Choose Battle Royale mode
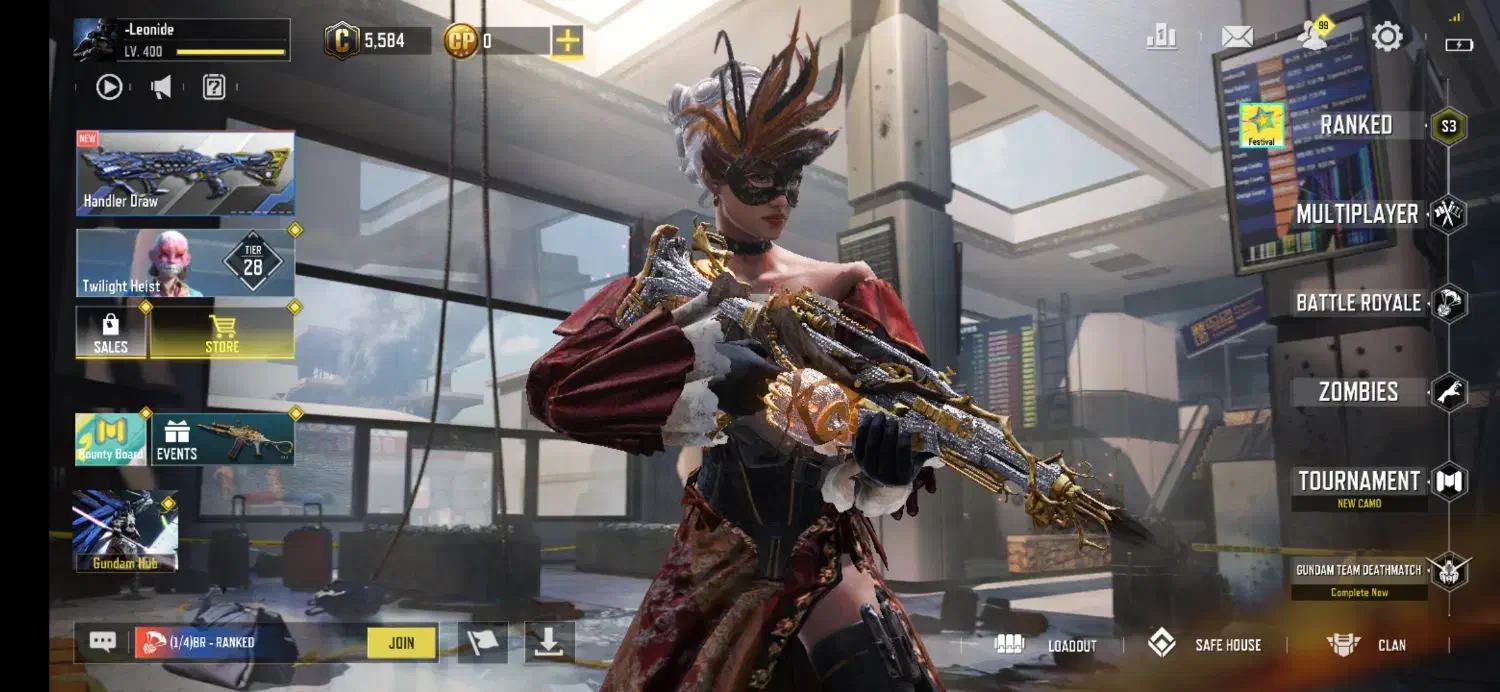This screenshot has height=692, width=1500. tap(1358, 303)
